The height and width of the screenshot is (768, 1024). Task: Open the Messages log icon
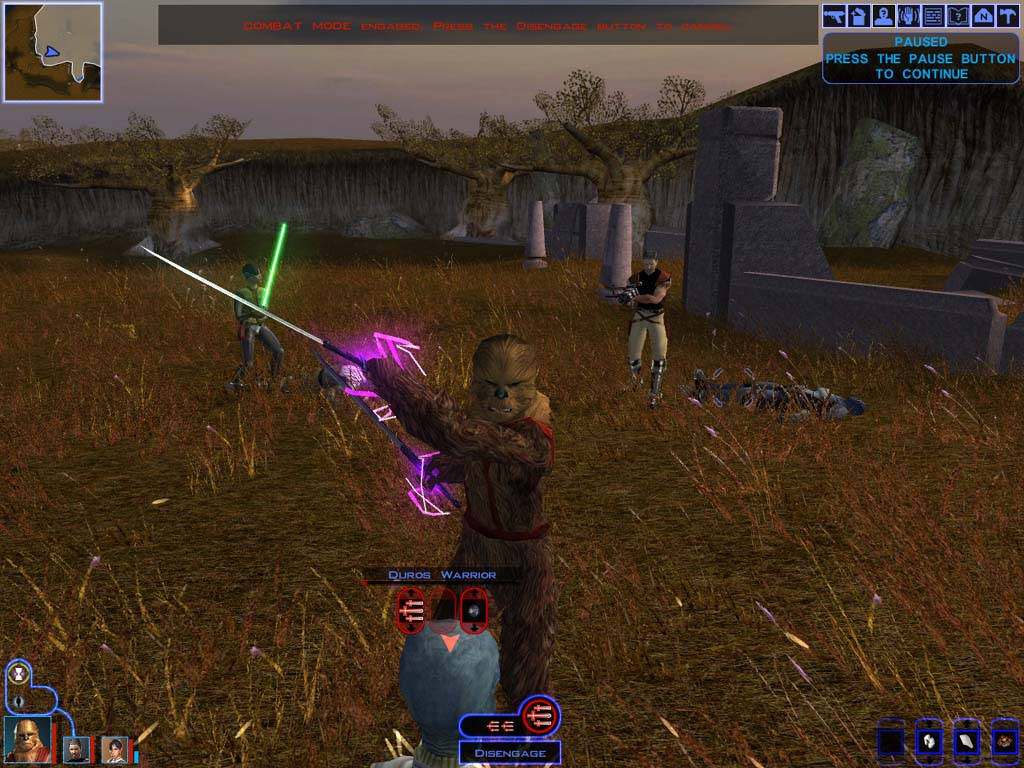[934, 16]
